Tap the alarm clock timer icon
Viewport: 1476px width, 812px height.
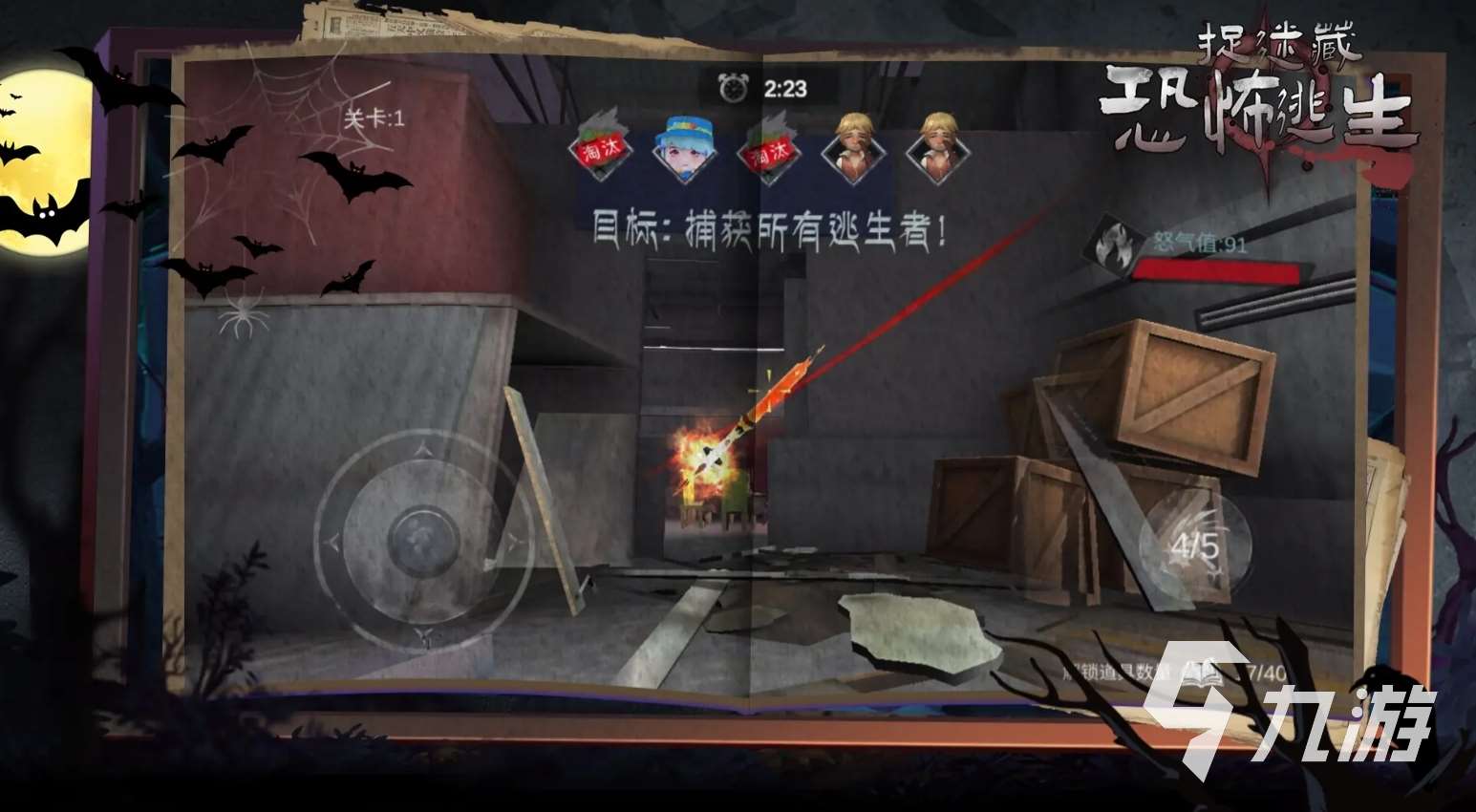[x=732, y=87]
